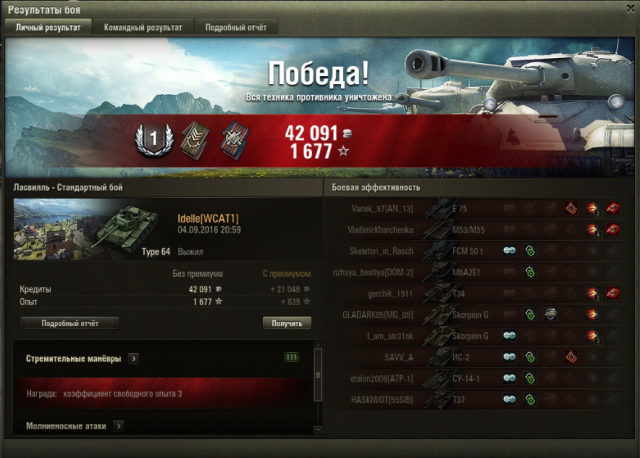Open the Подробный отчёт button under credits
Viewport: 640px width, 458px height.
point(69,323)
